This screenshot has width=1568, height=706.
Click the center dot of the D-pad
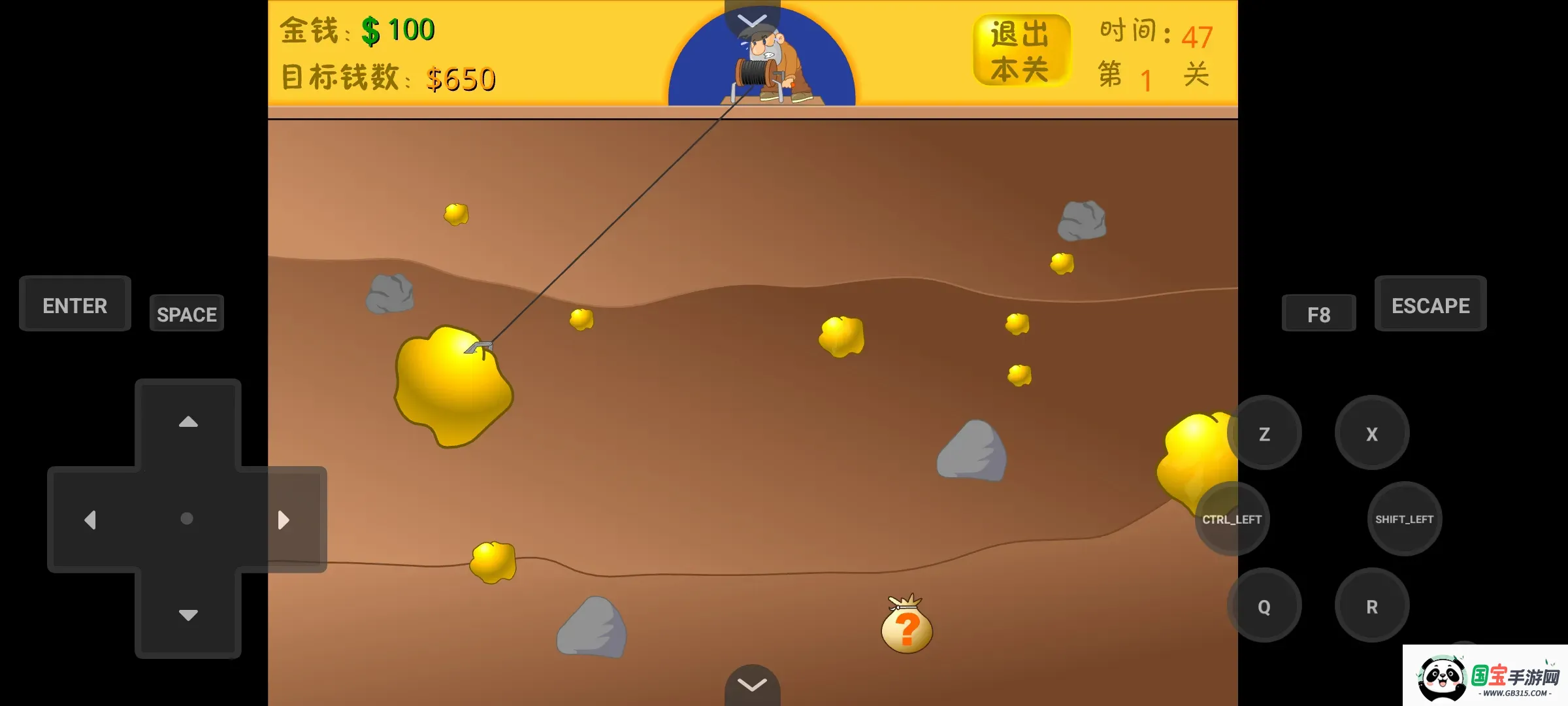tap(188, 518)
